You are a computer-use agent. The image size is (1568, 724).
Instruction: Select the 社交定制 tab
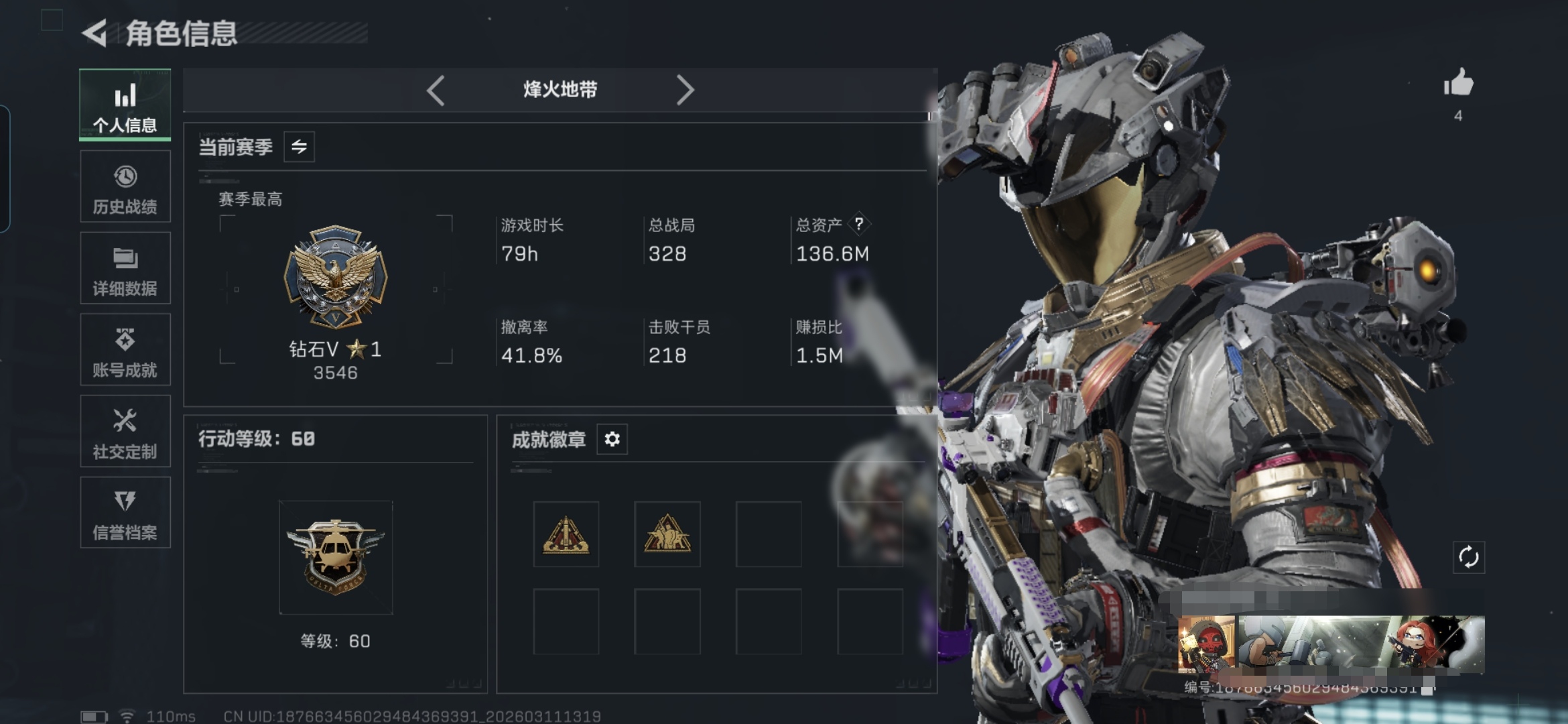(x=125, y=432)
